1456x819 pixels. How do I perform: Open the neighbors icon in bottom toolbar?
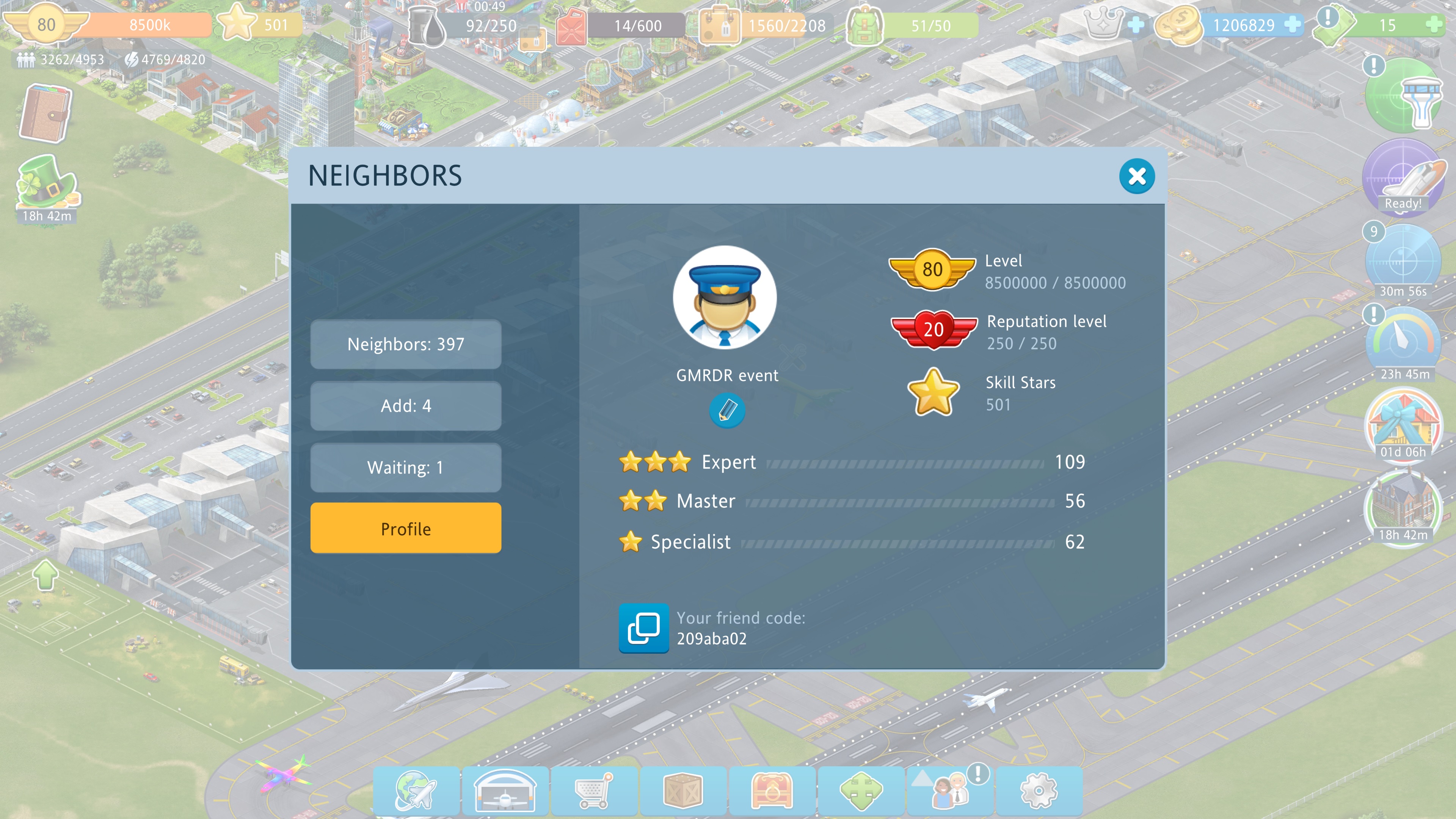point(950,791)
